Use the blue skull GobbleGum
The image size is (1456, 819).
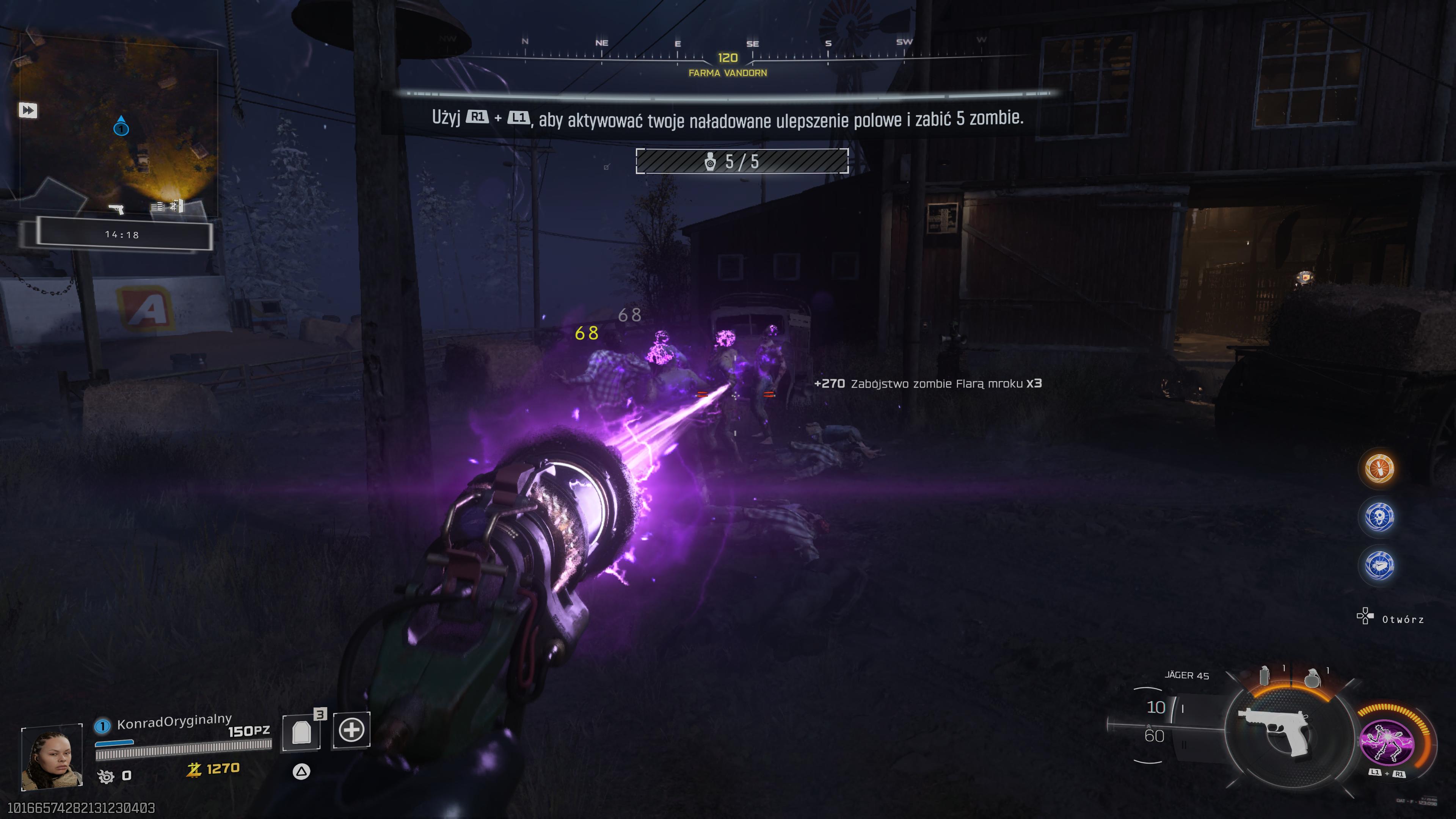1379,516
